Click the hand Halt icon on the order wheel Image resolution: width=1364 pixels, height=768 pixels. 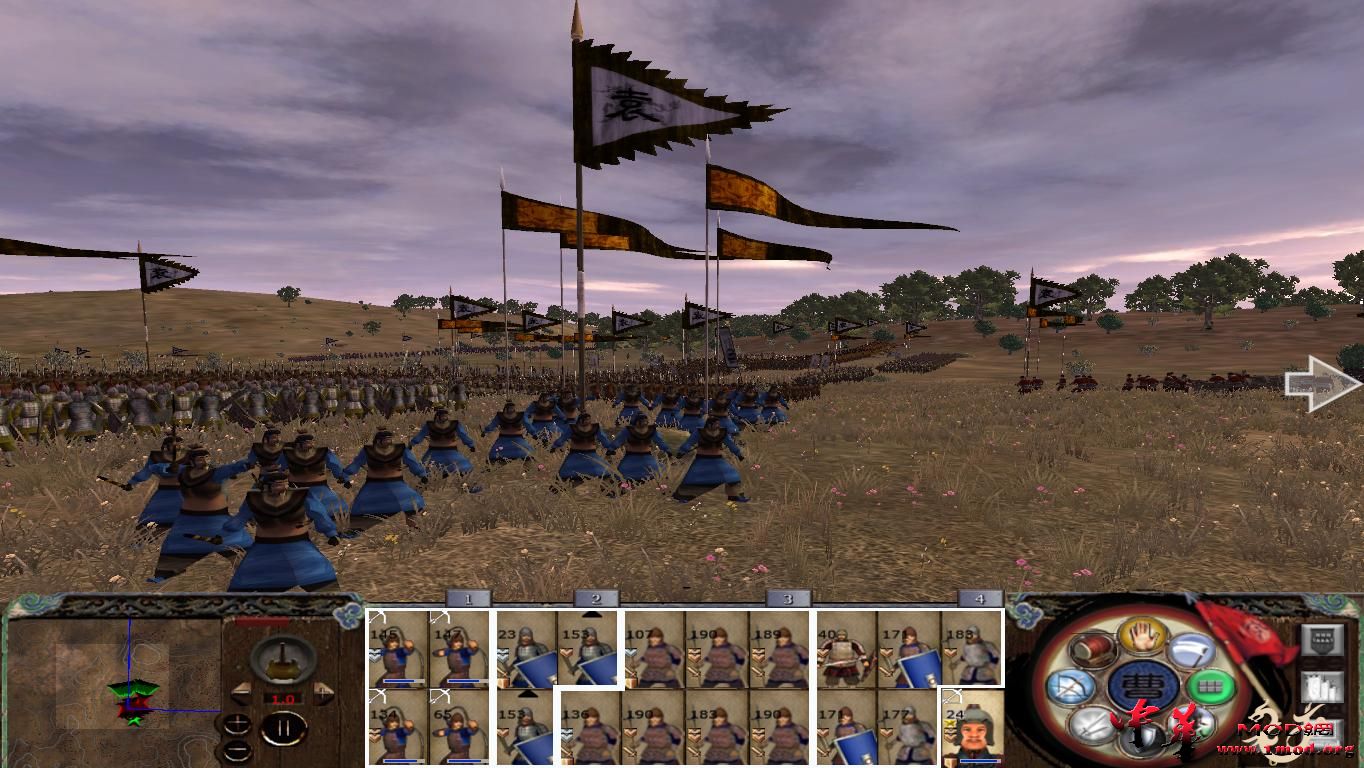[x=1140, y=635]
